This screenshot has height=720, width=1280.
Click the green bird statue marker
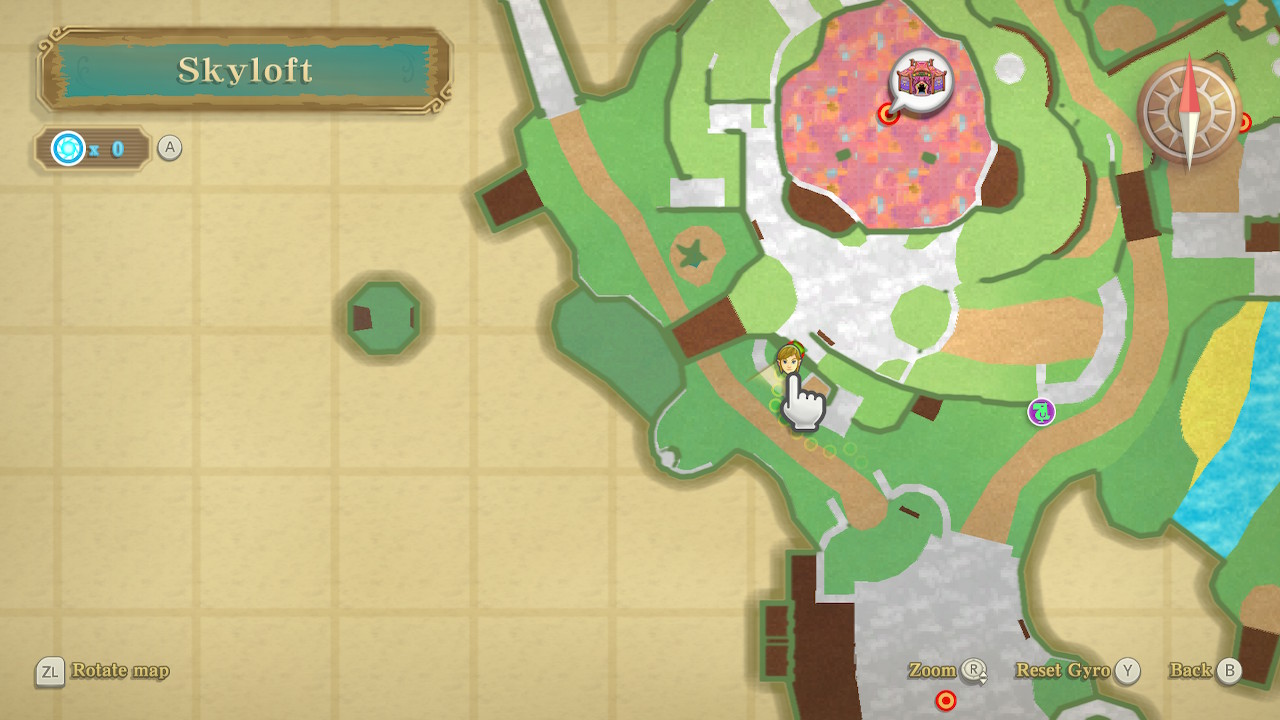pyautogui.click(x=1041, y=411)
